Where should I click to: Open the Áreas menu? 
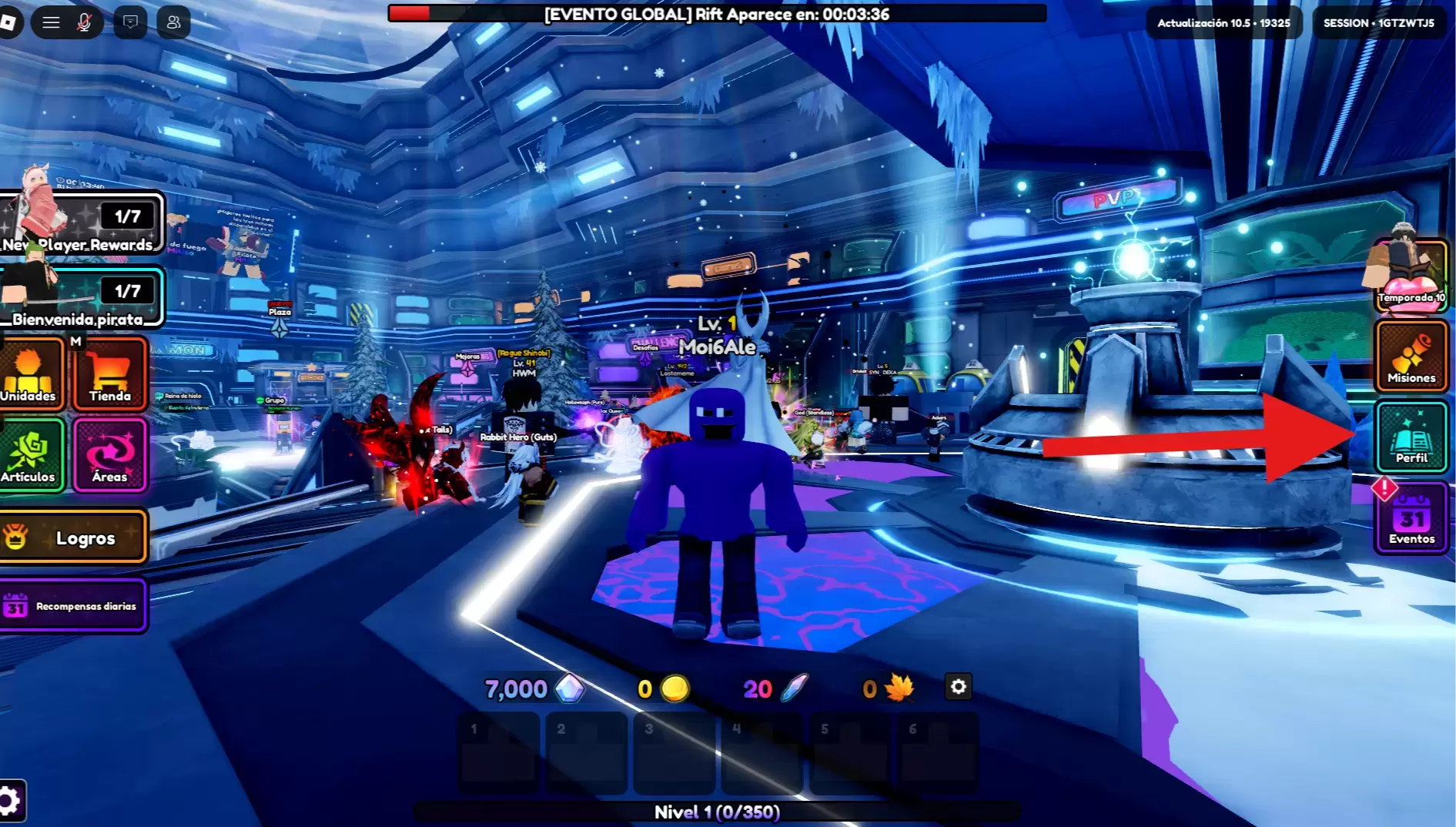pyautogui.click(x=110, y=455)
